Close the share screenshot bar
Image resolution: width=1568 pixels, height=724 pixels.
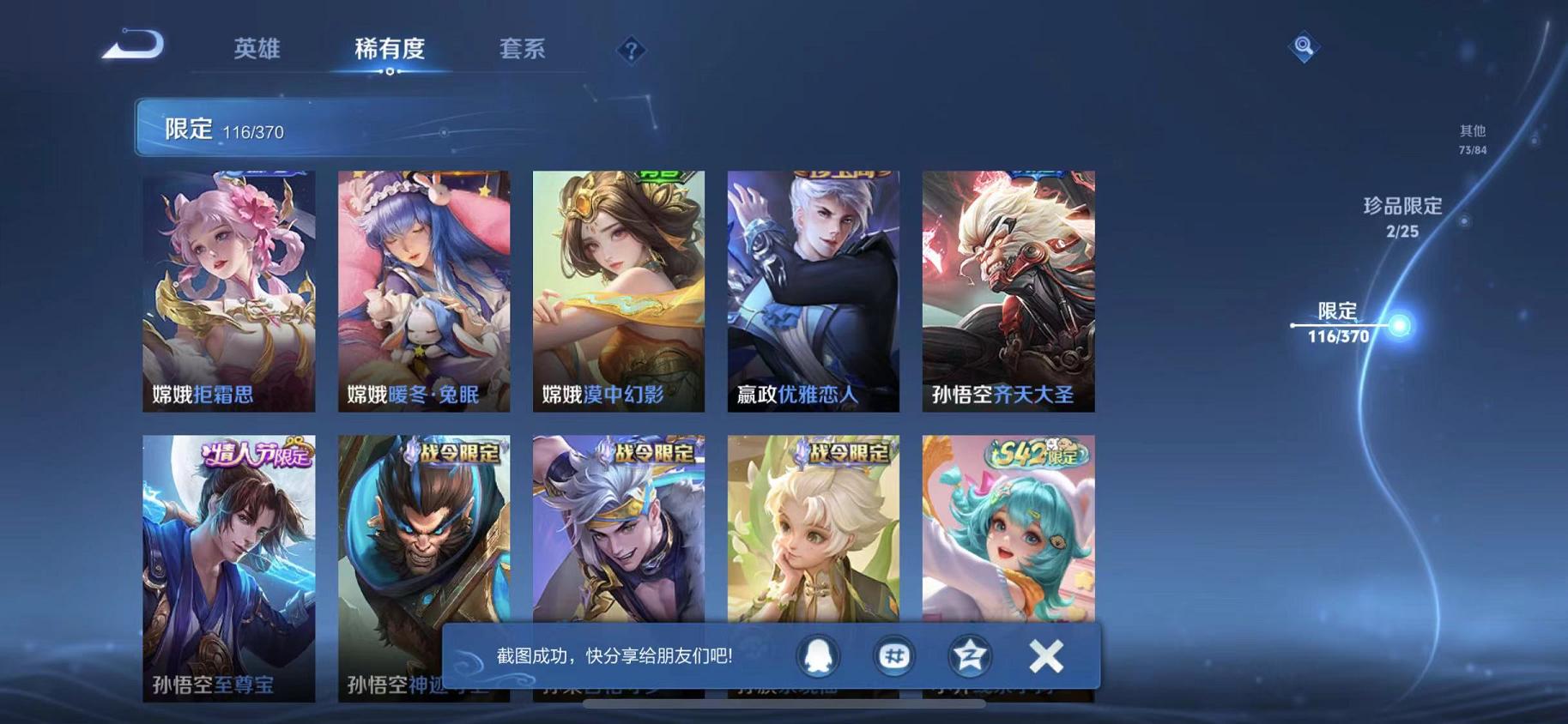(1045, 655)
